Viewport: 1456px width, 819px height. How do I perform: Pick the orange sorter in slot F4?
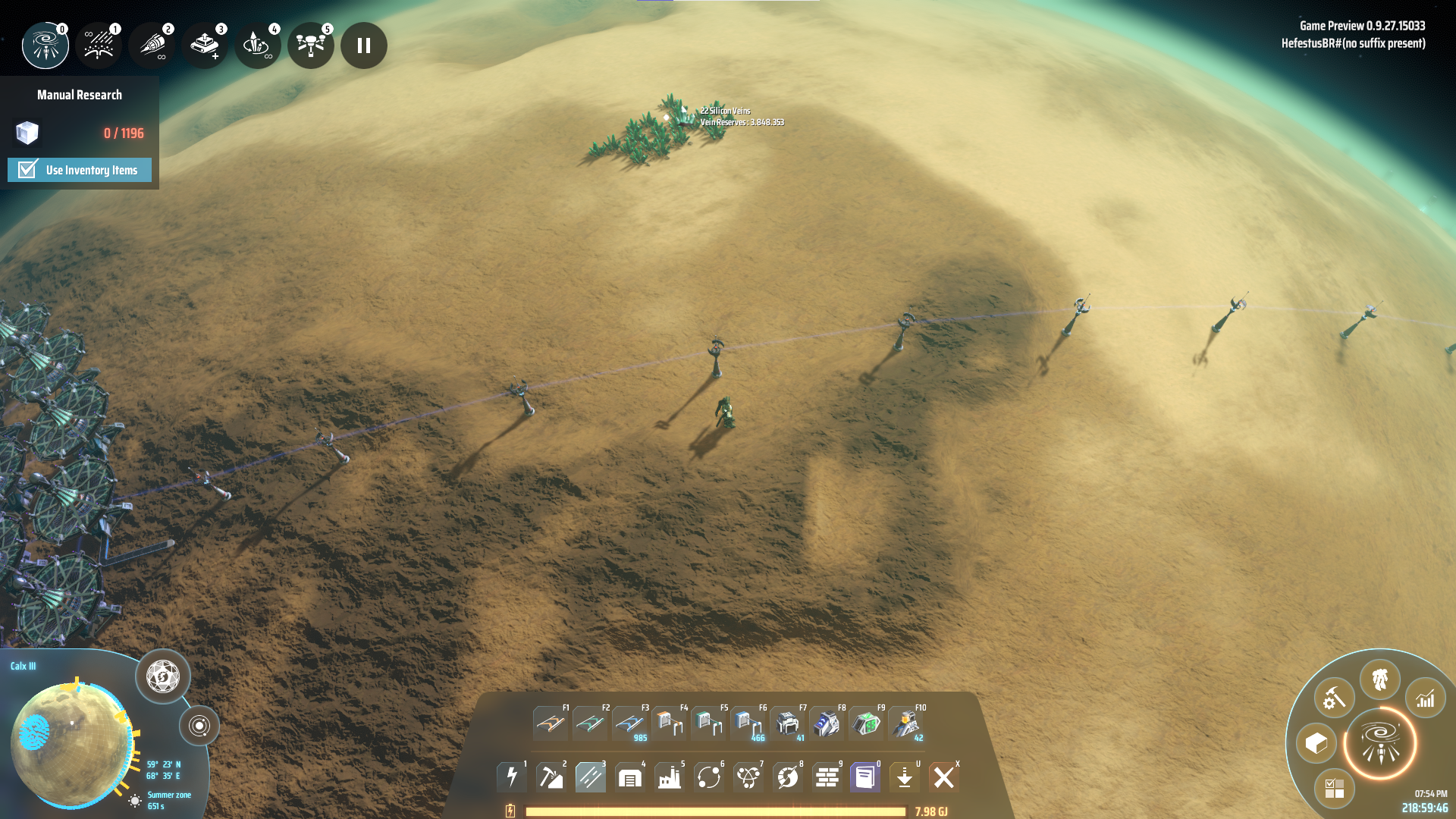click(669, 723)
